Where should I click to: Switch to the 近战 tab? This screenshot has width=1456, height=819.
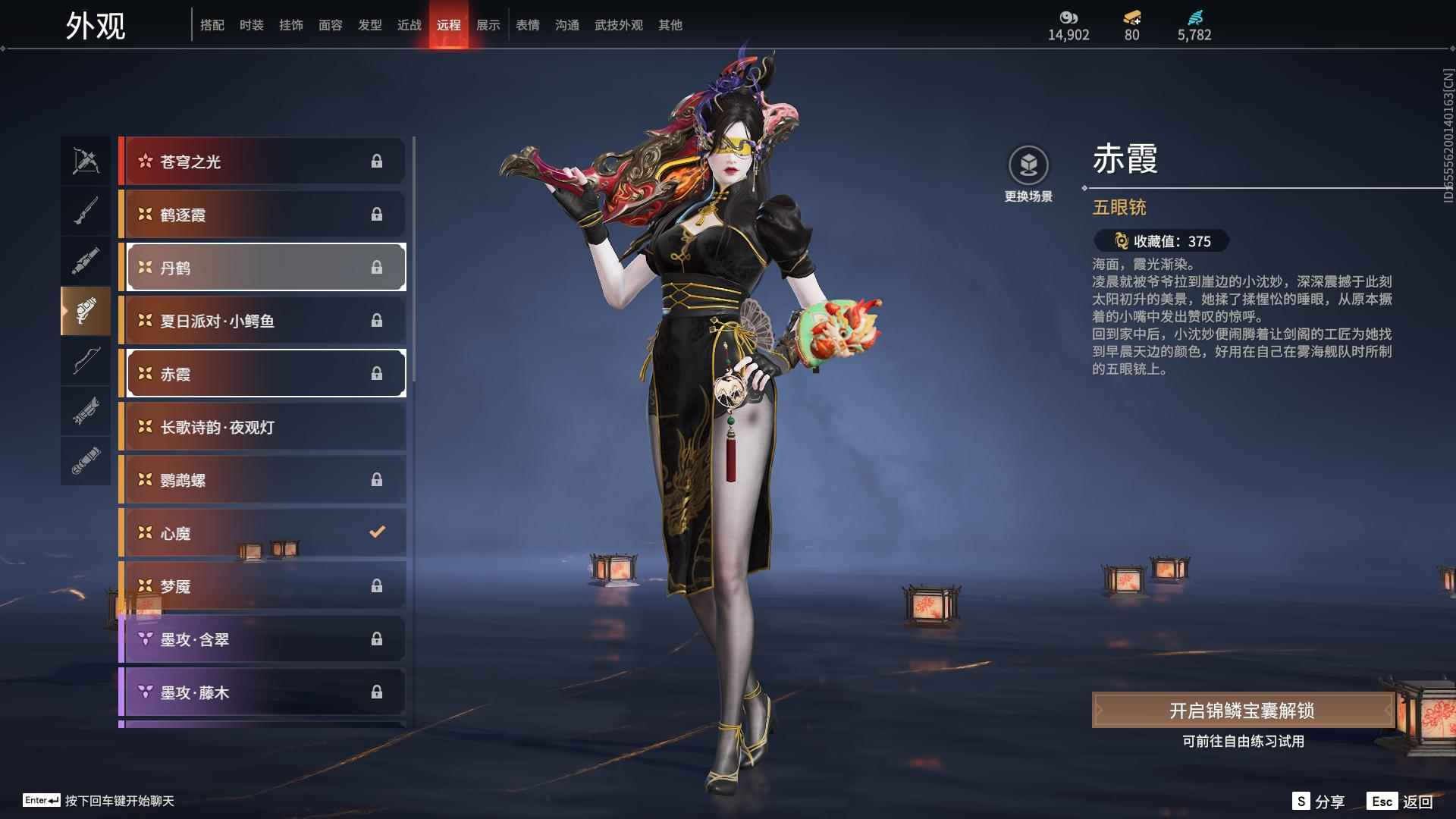coord(409,24)
